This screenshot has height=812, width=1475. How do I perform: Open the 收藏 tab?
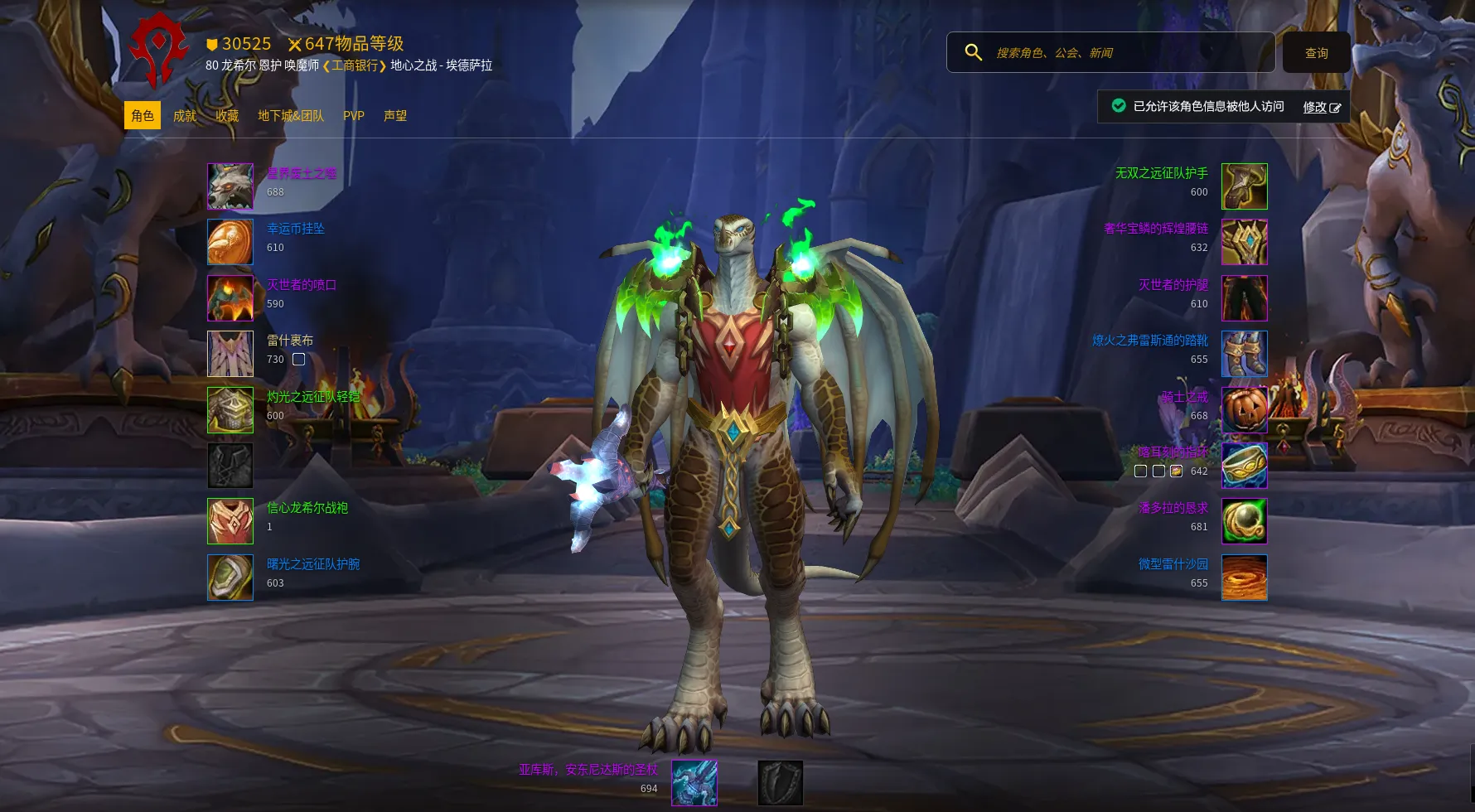tap(227, 116)
